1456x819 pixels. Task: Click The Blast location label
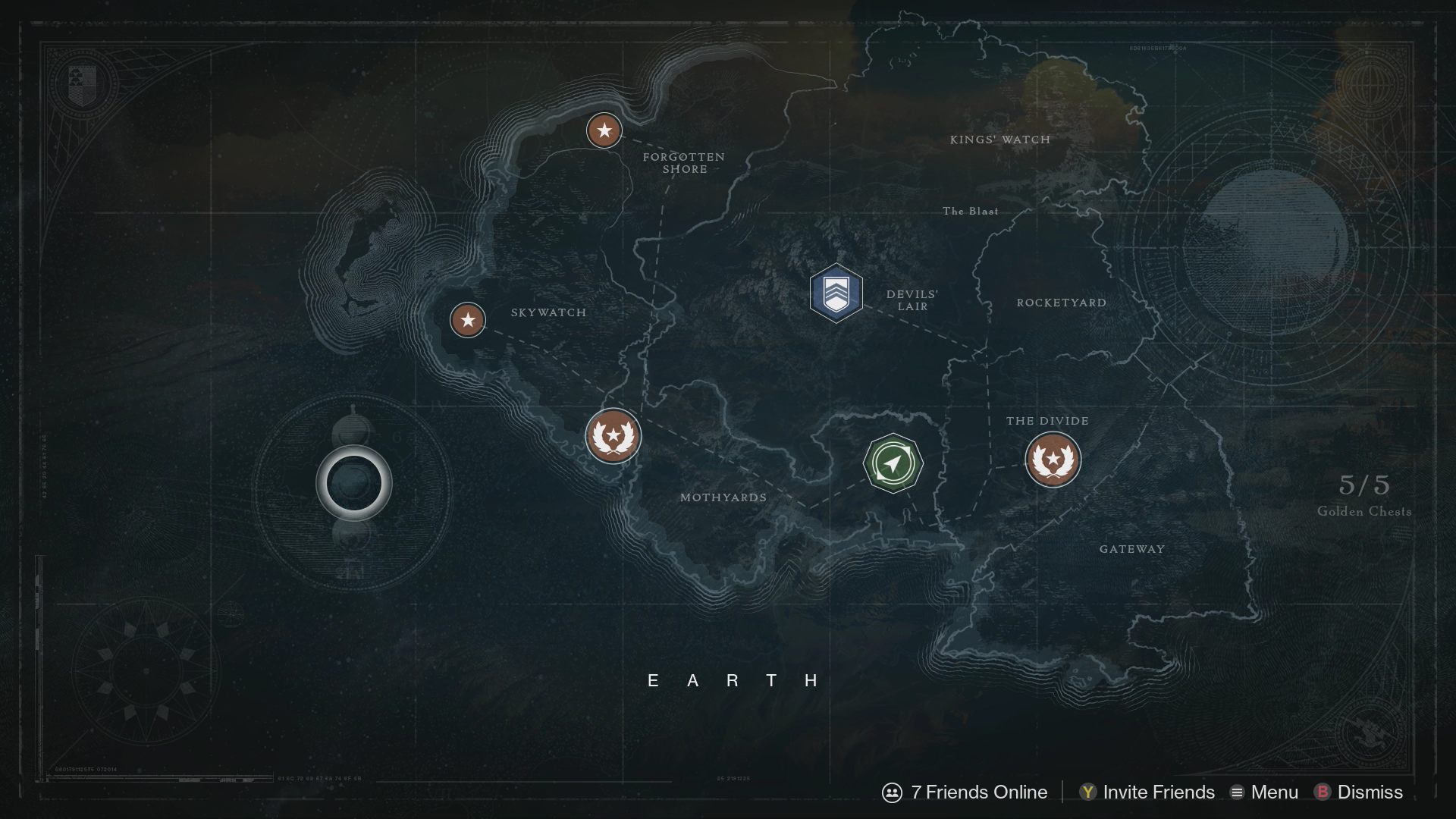pyautogui.click(x=971, y=212)
